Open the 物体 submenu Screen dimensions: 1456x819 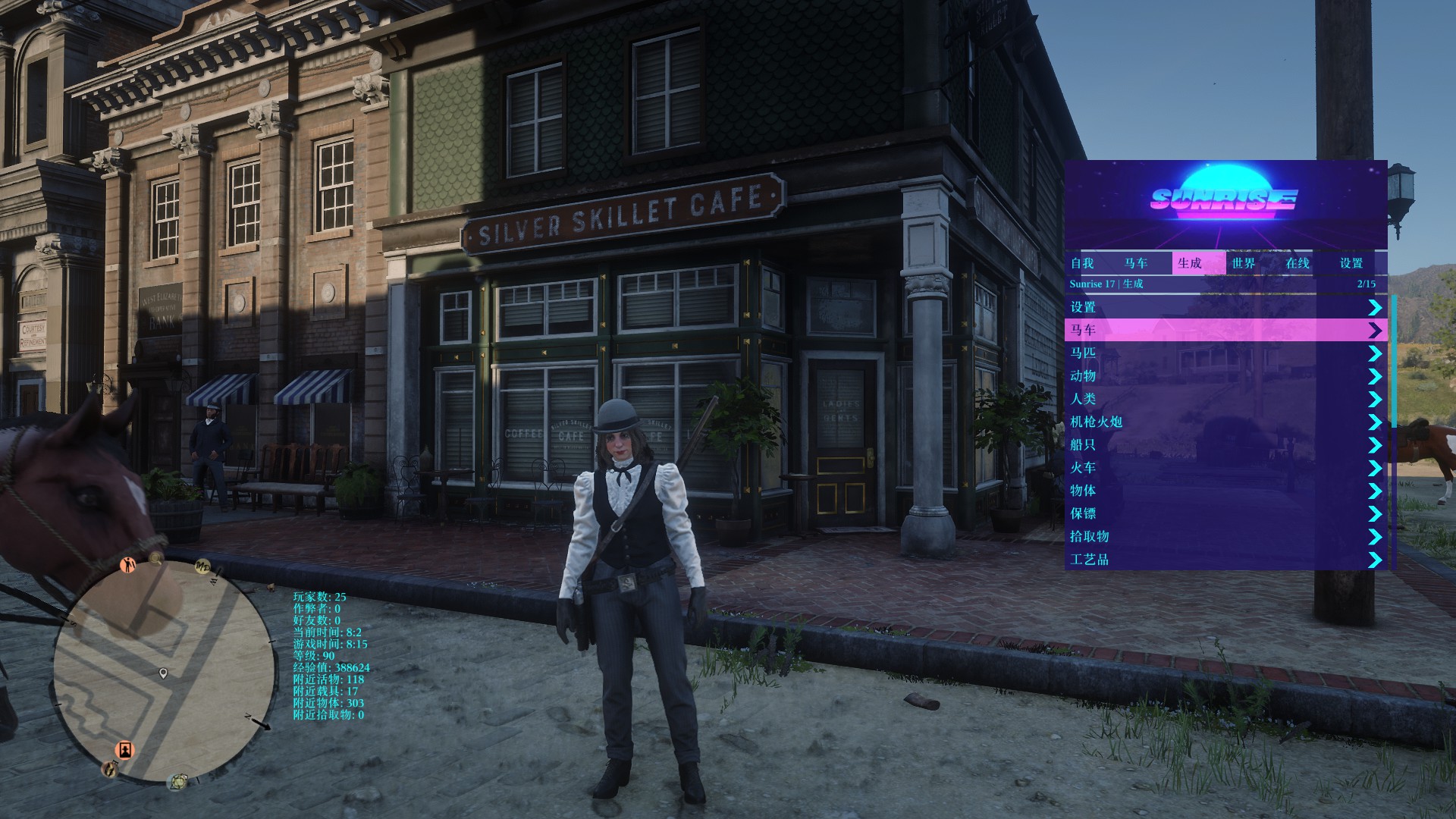pos(1225,491)
